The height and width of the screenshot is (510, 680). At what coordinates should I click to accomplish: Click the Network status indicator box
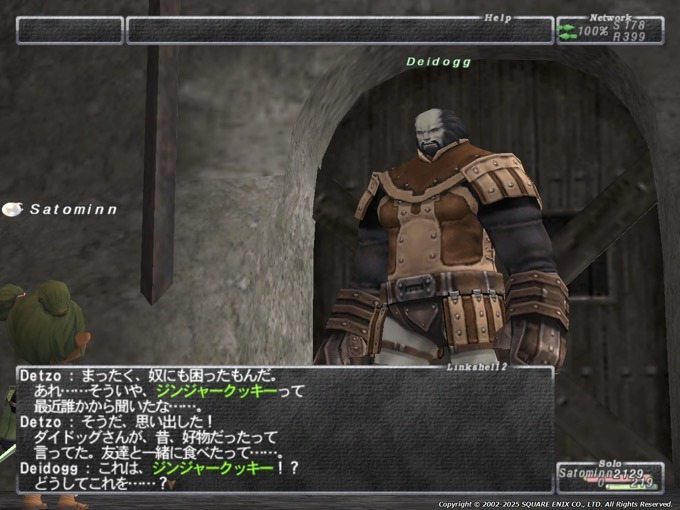click(x=610, y=30)
